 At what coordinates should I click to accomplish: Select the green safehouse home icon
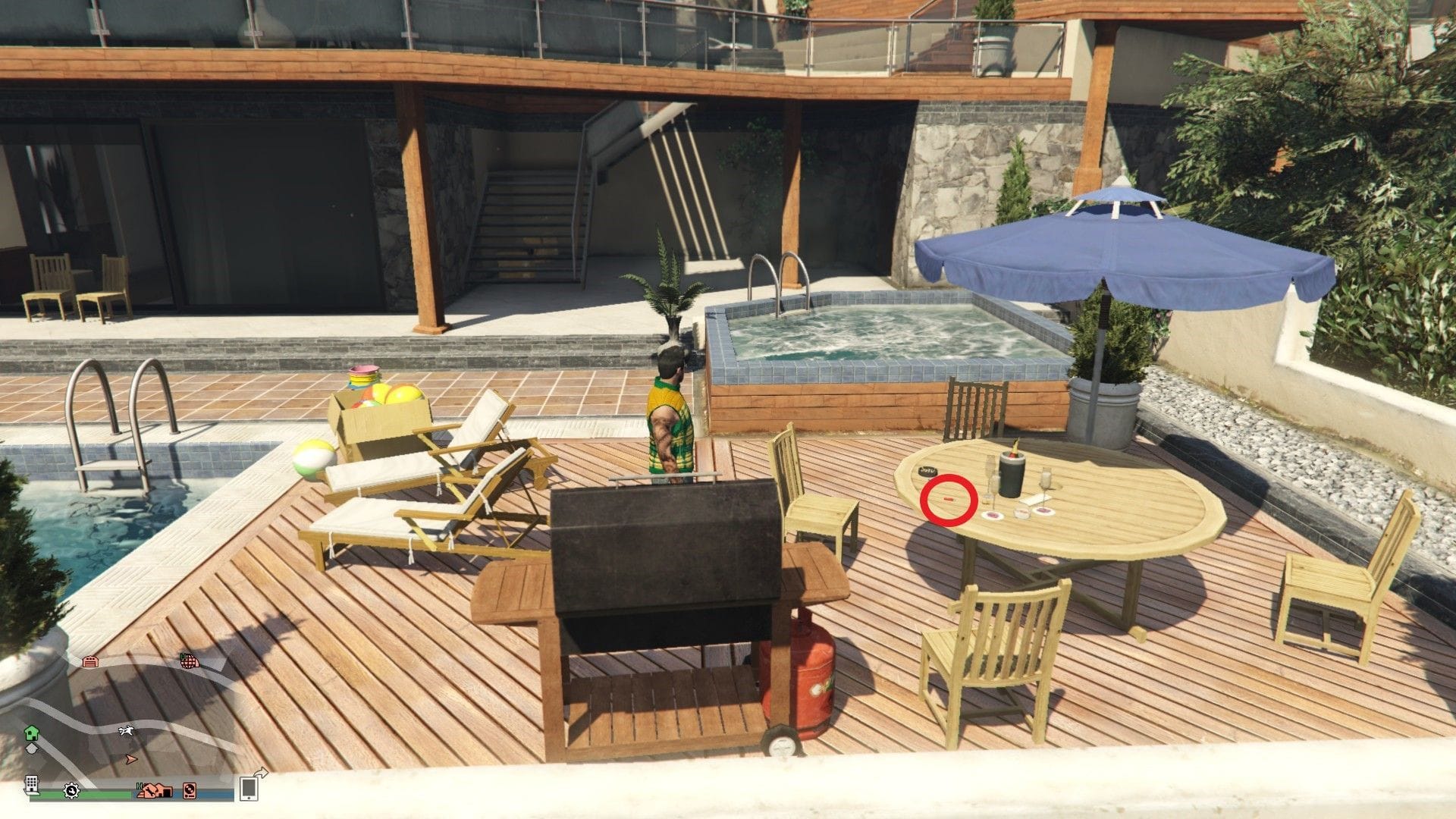31,733
